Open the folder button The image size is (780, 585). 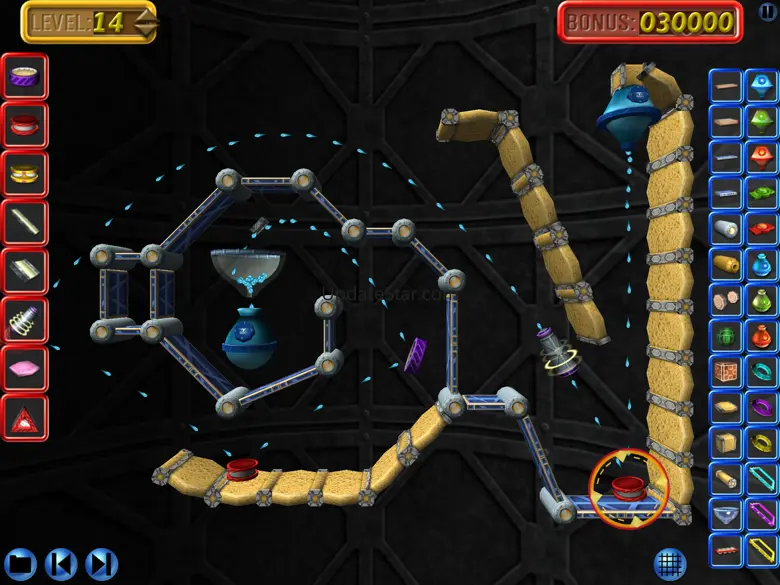(x=22, y=562)
